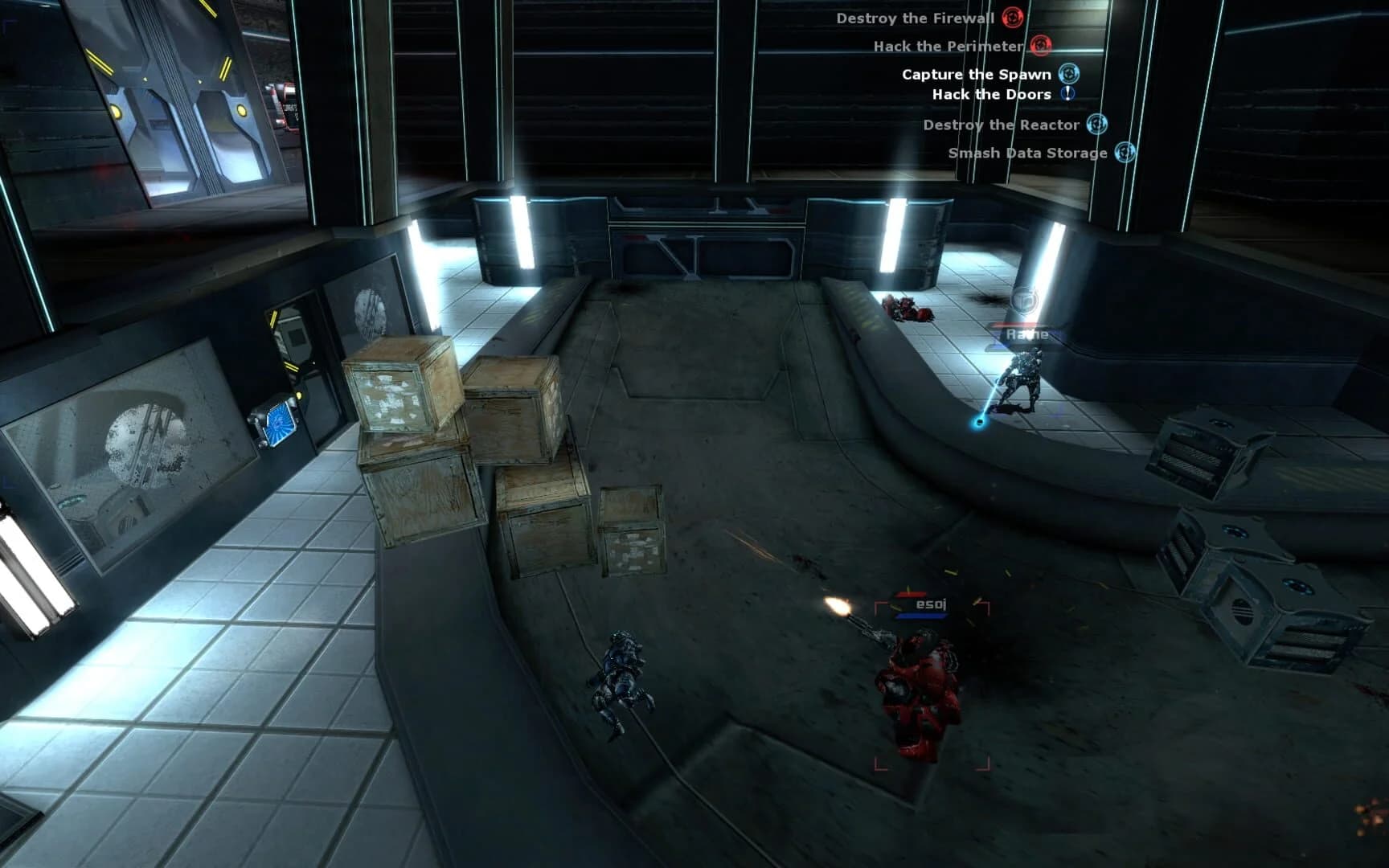Collapse the Smash Data Storage objective entry
1389x868 pixels.
[x=1126, y=152]
